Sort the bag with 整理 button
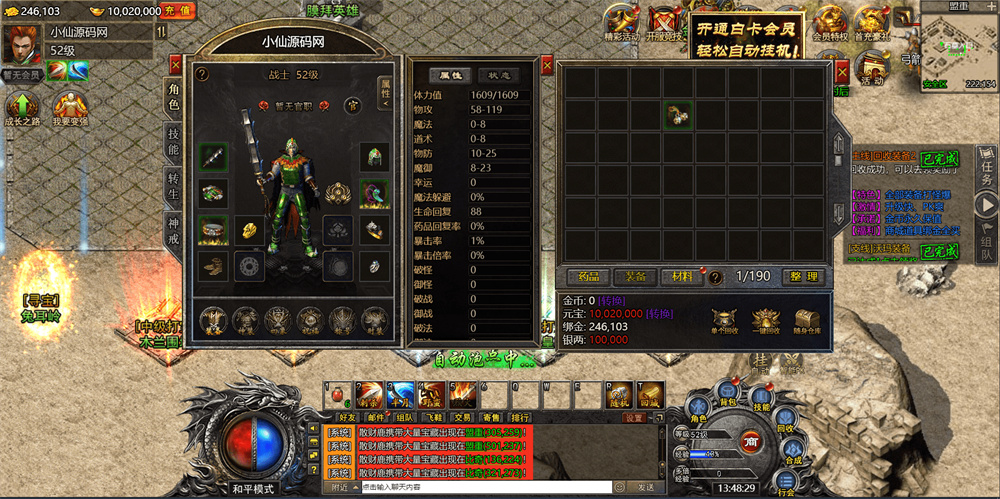Viewport: 1000px width, 499px height. coord(802,277)
